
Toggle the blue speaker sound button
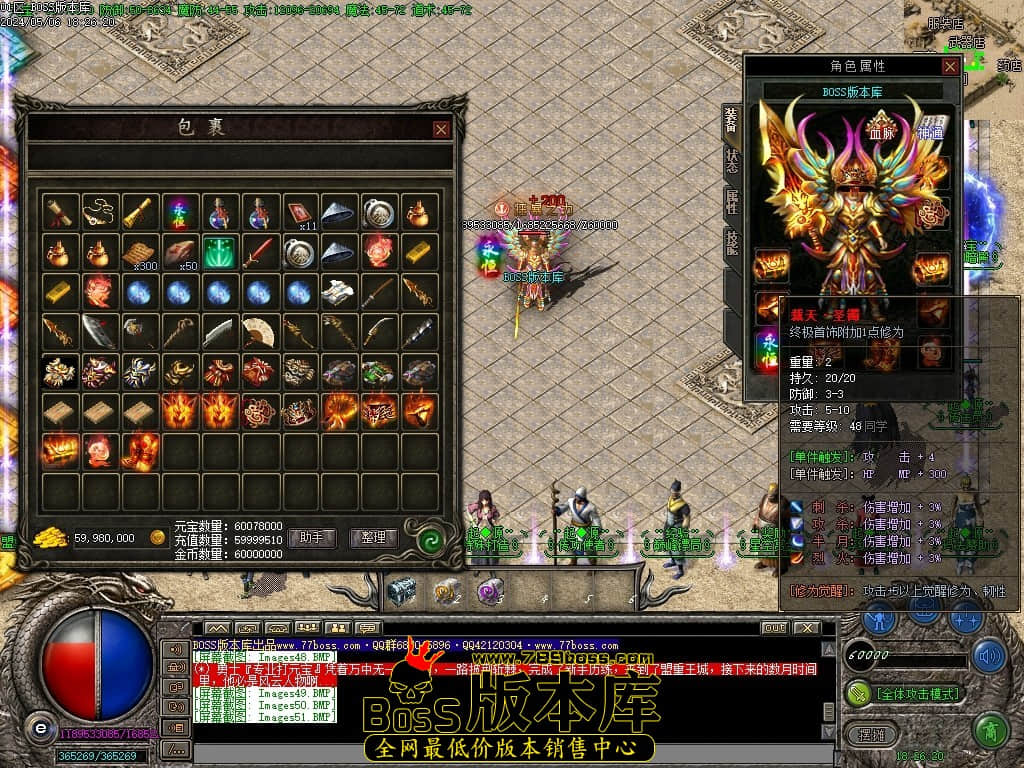(990, 655)
